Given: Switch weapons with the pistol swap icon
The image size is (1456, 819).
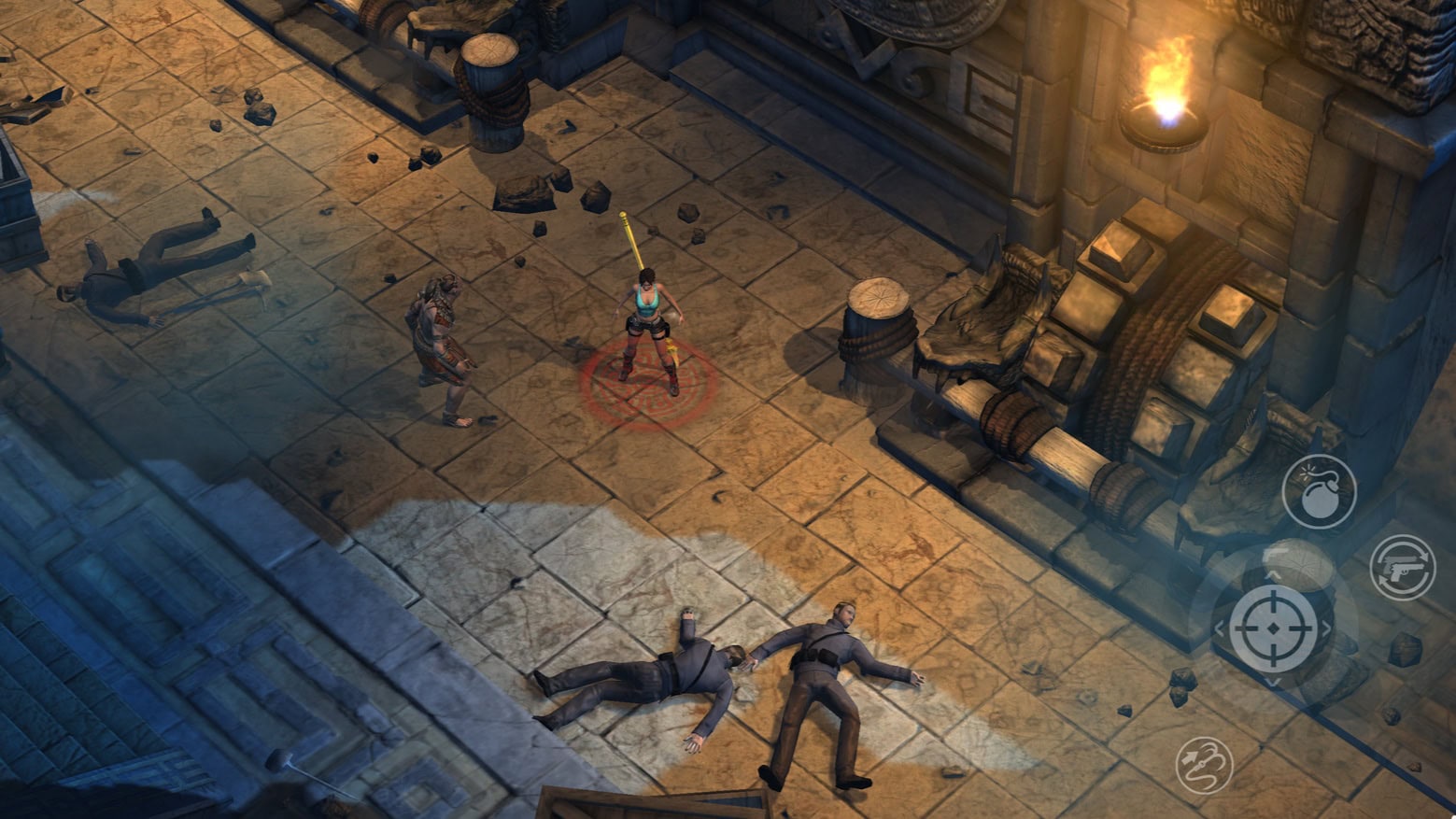Looking at the screenshot, I should (1403, 567).
